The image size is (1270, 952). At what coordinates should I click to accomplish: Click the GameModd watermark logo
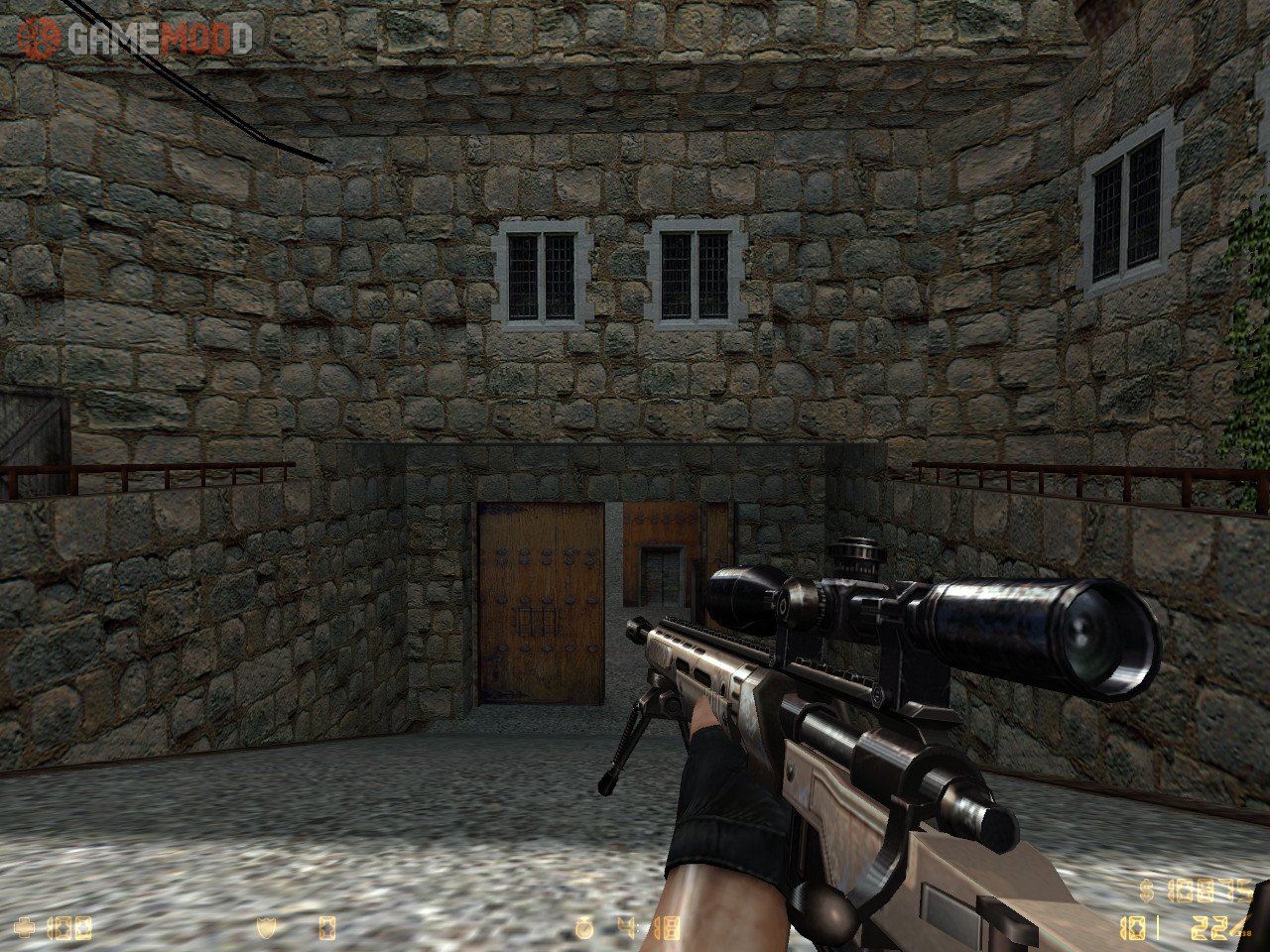(x=134, y=38)
